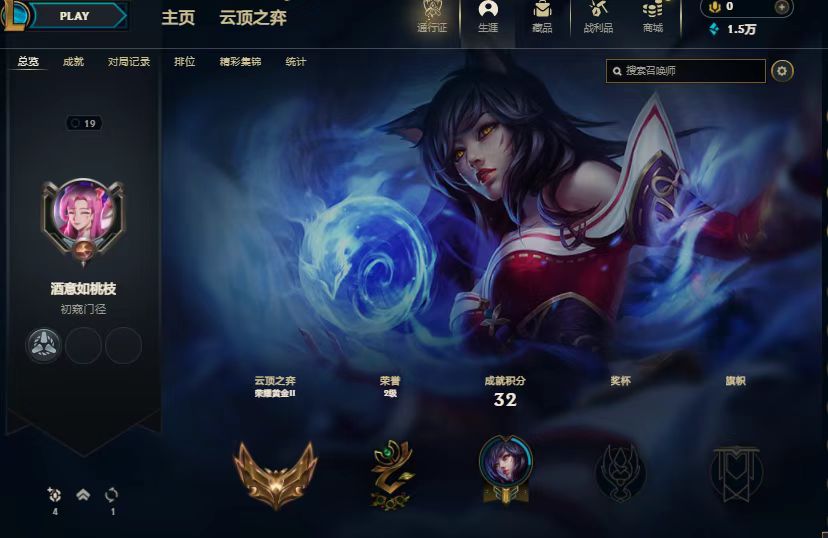The width and height of the screenshot is (828, 538).
Task: Visit the 商城 store
Action: (653, 18)
